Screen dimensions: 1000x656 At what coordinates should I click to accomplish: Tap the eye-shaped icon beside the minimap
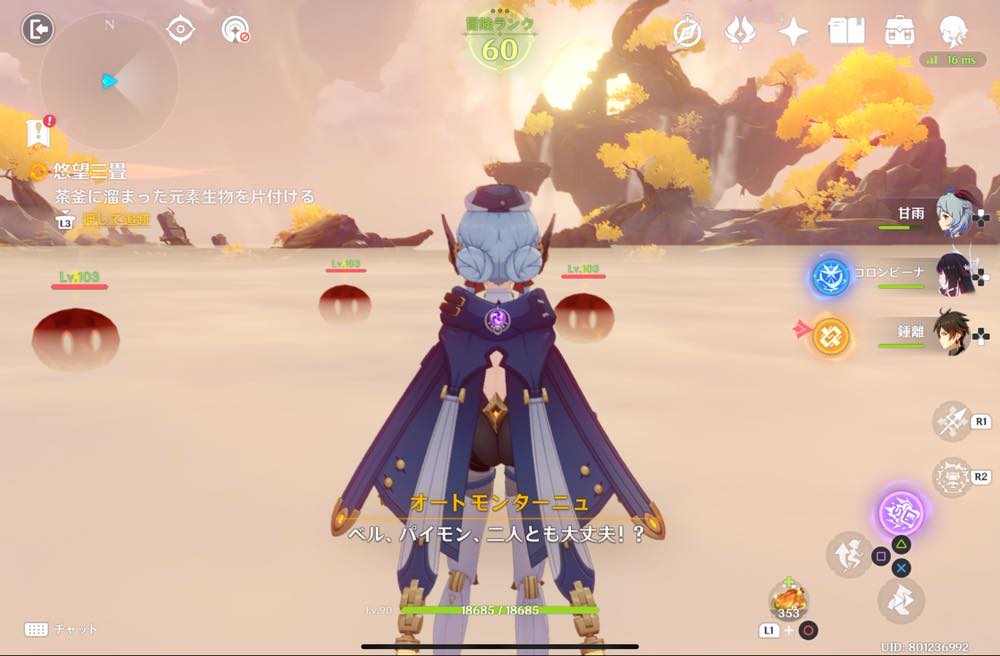(180, 29)
